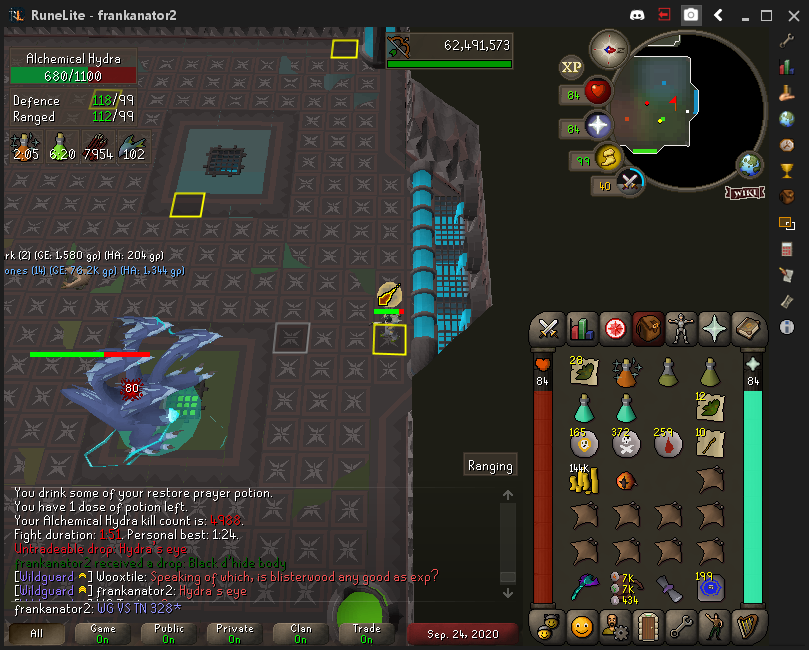
Task: Toggle the run energy orb
Action: click(606, 158)
